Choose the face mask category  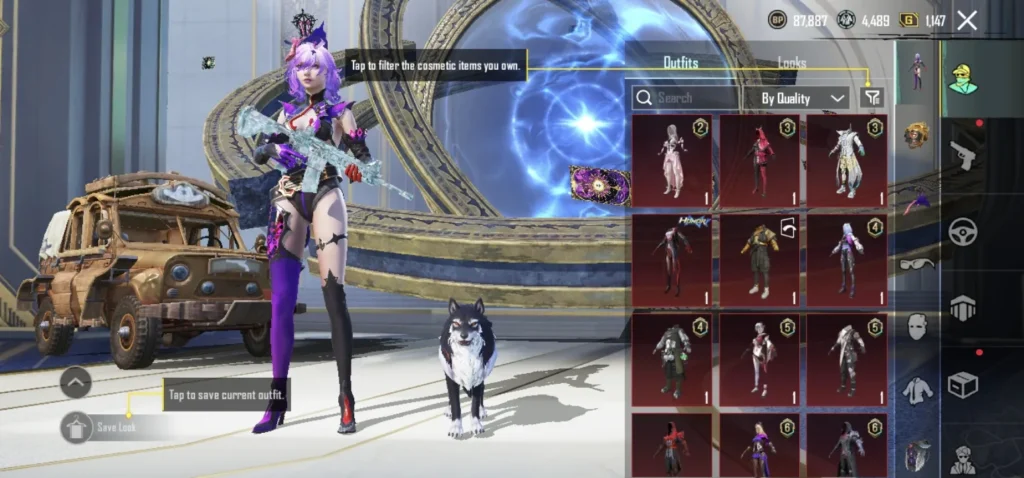point(917,326)
